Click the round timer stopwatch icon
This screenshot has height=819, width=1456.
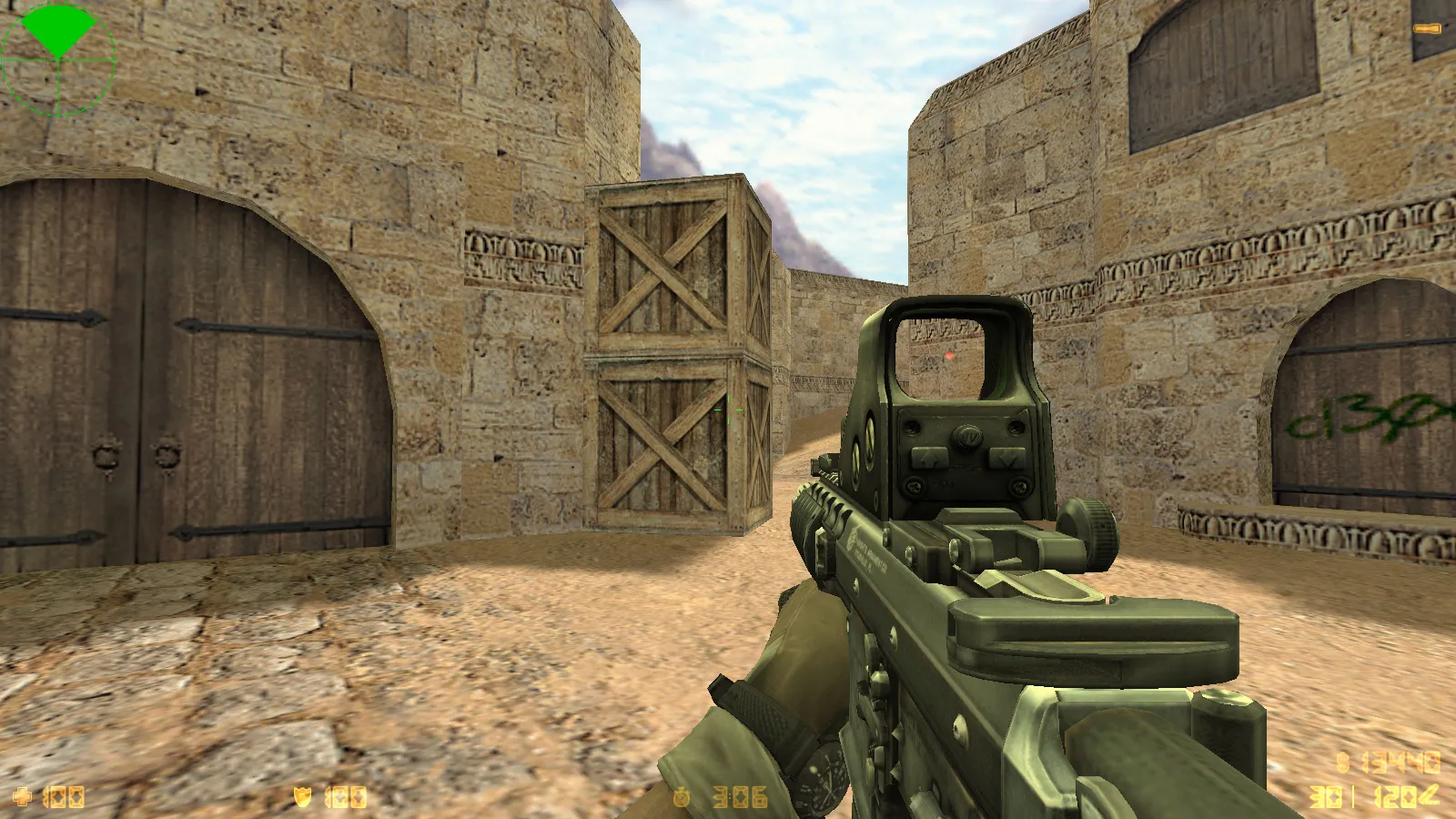[682, 797]
